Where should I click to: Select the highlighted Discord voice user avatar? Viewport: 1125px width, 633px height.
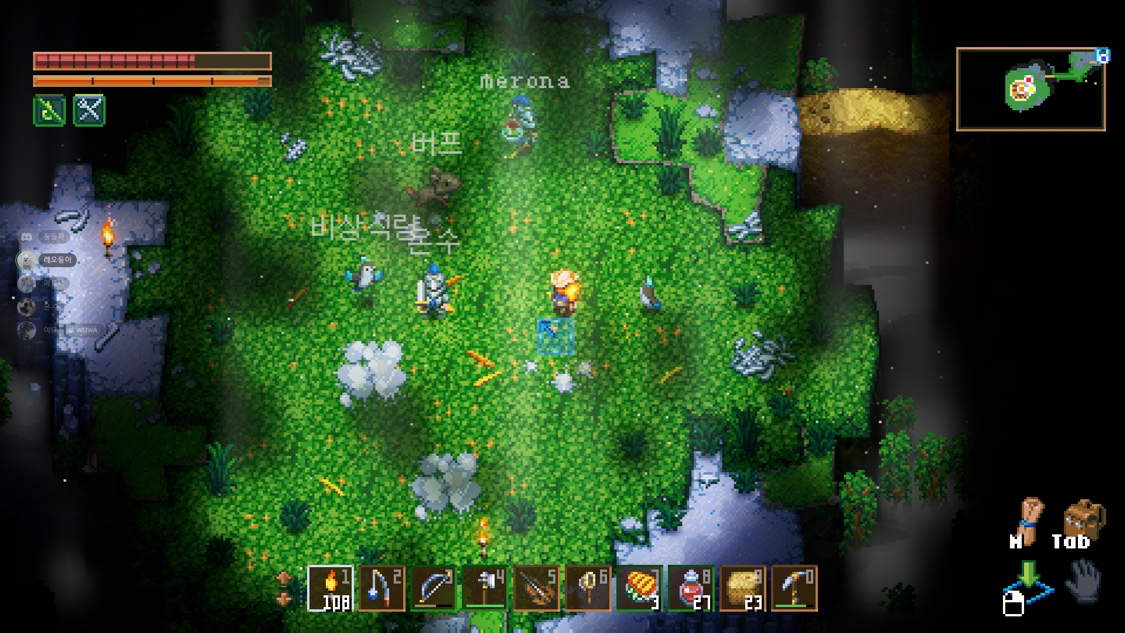point(27,260)
